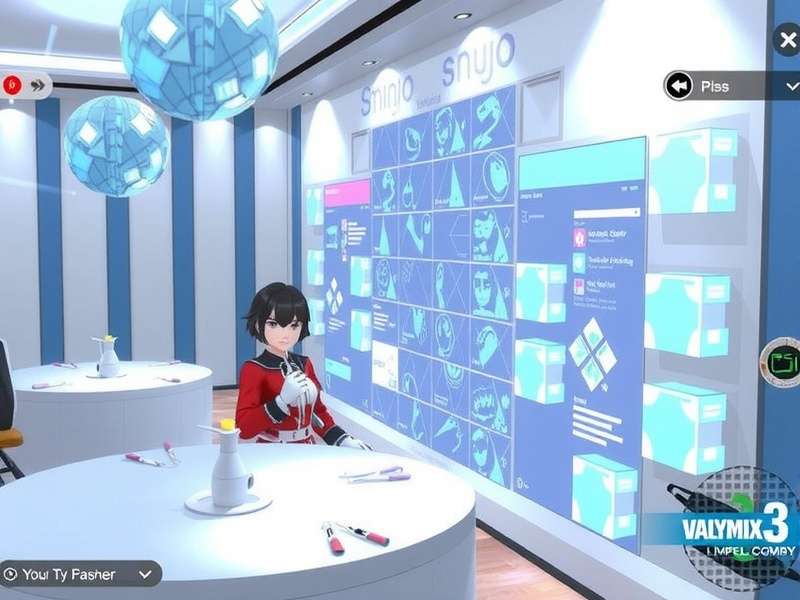The width and height of the screenshot is (800, 600).
Task: Click the play icon beside Youl Ty Fasher
Action: [11, 574]
